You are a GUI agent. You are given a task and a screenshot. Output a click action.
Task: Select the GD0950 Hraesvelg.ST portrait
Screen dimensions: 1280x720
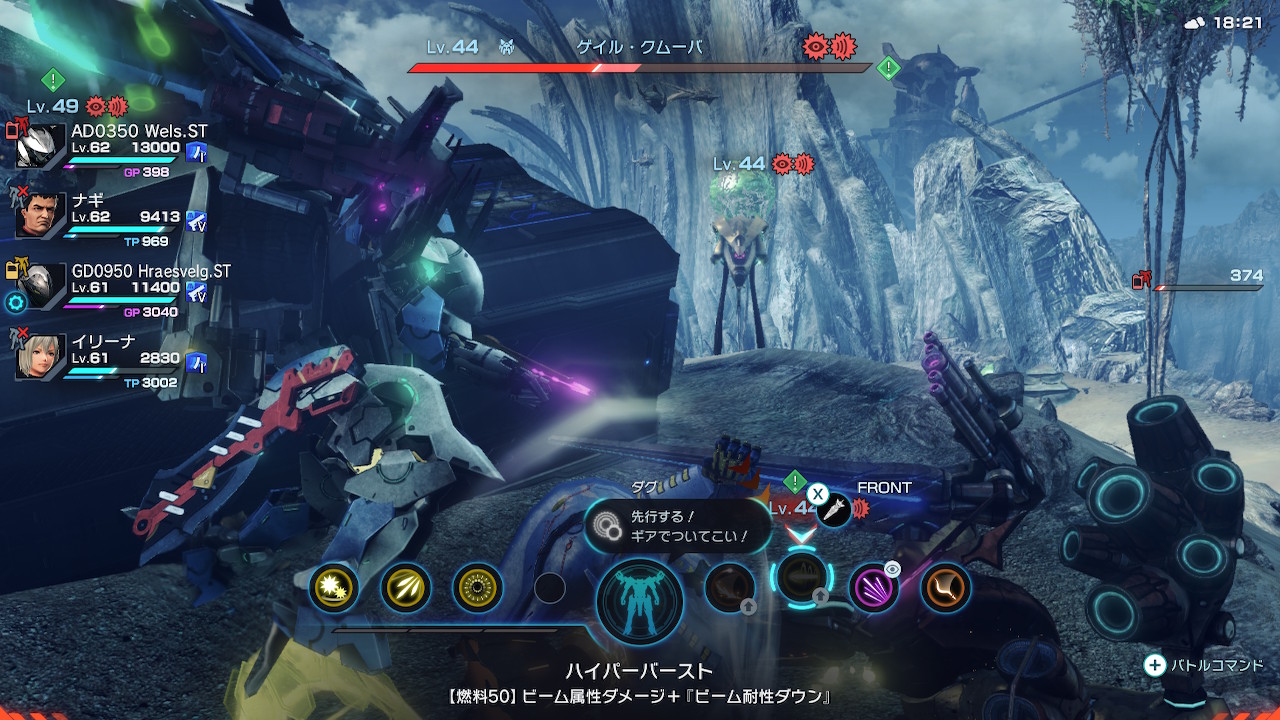click(41, 287)
